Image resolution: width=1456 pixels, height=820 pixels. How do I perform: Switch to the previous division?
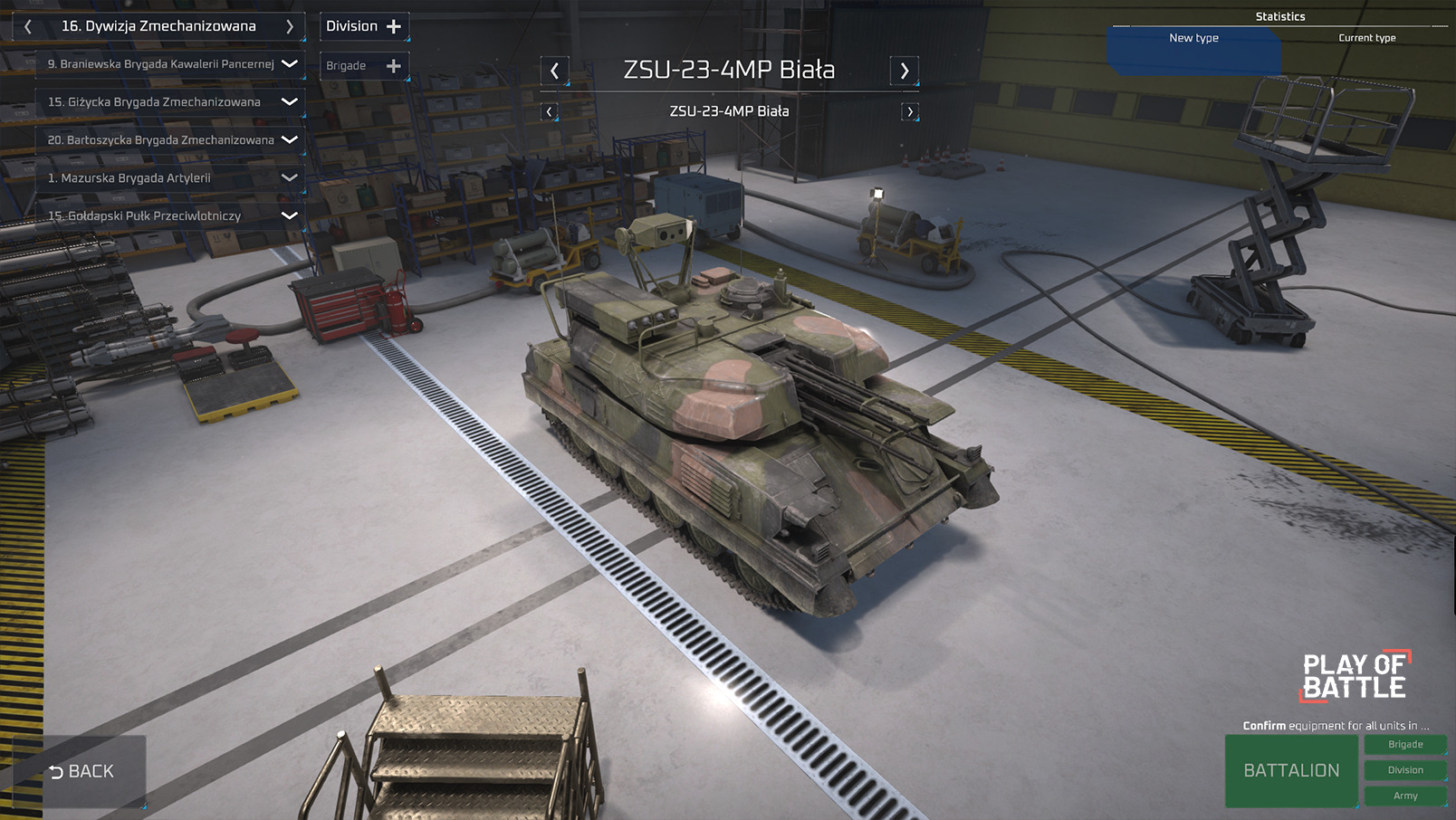click(28, 27)
